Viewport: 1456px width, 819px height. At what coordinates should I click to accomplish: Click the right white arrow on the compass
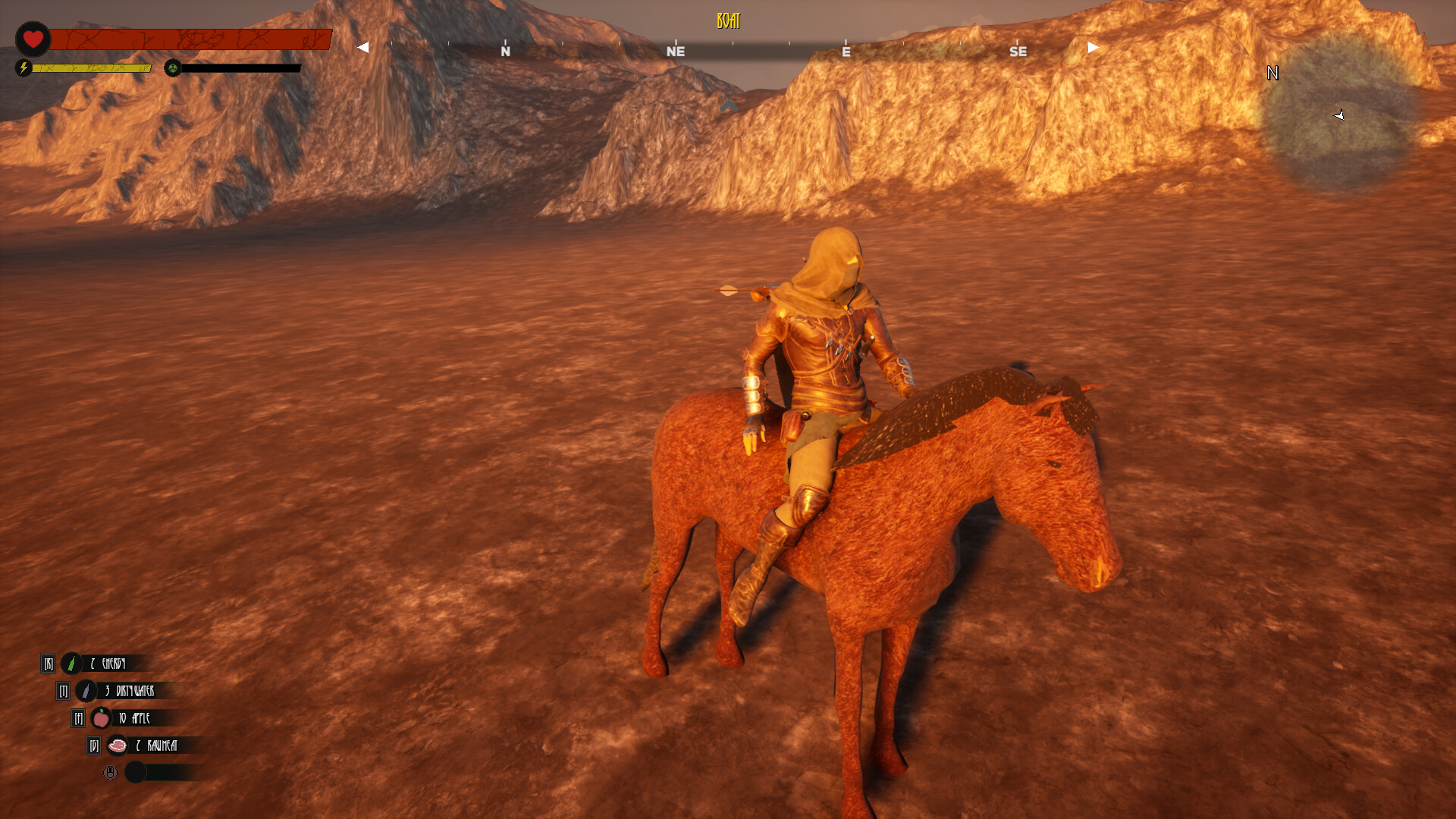tap(1090, 47)
